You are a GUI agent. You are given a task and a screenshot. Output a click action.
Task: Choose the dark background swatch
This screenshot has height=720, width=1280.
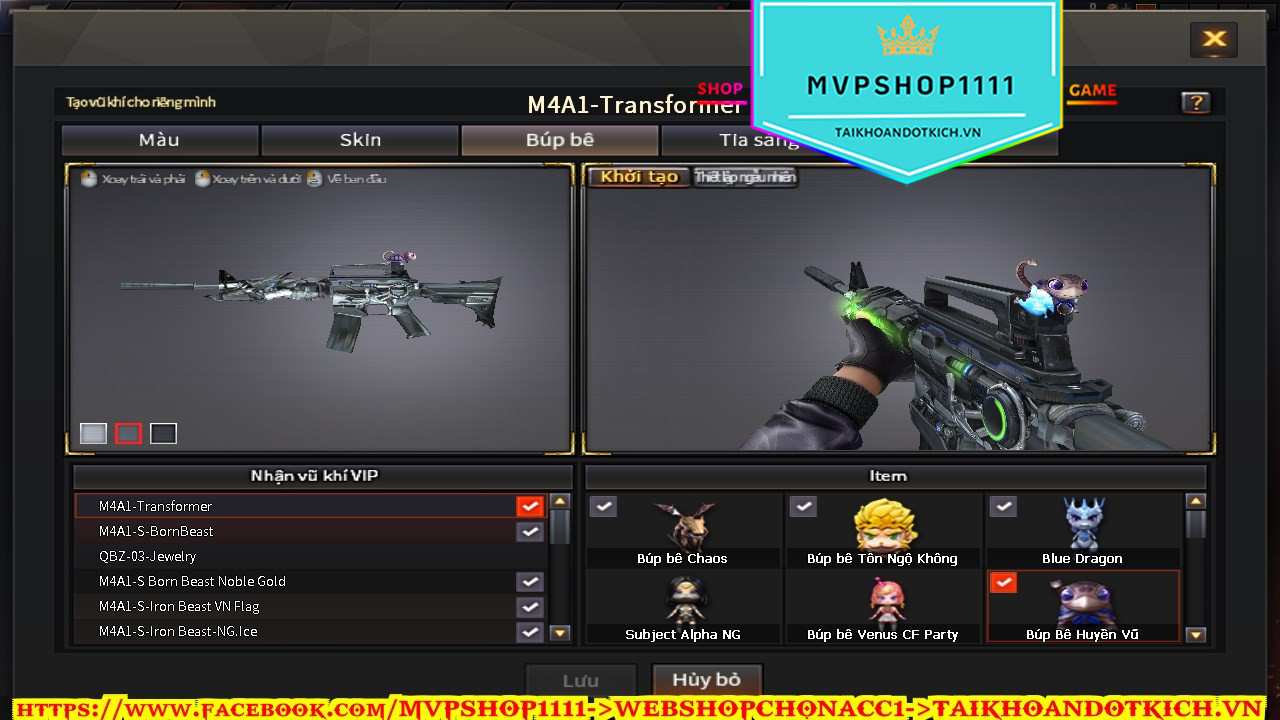click(163, 433)
